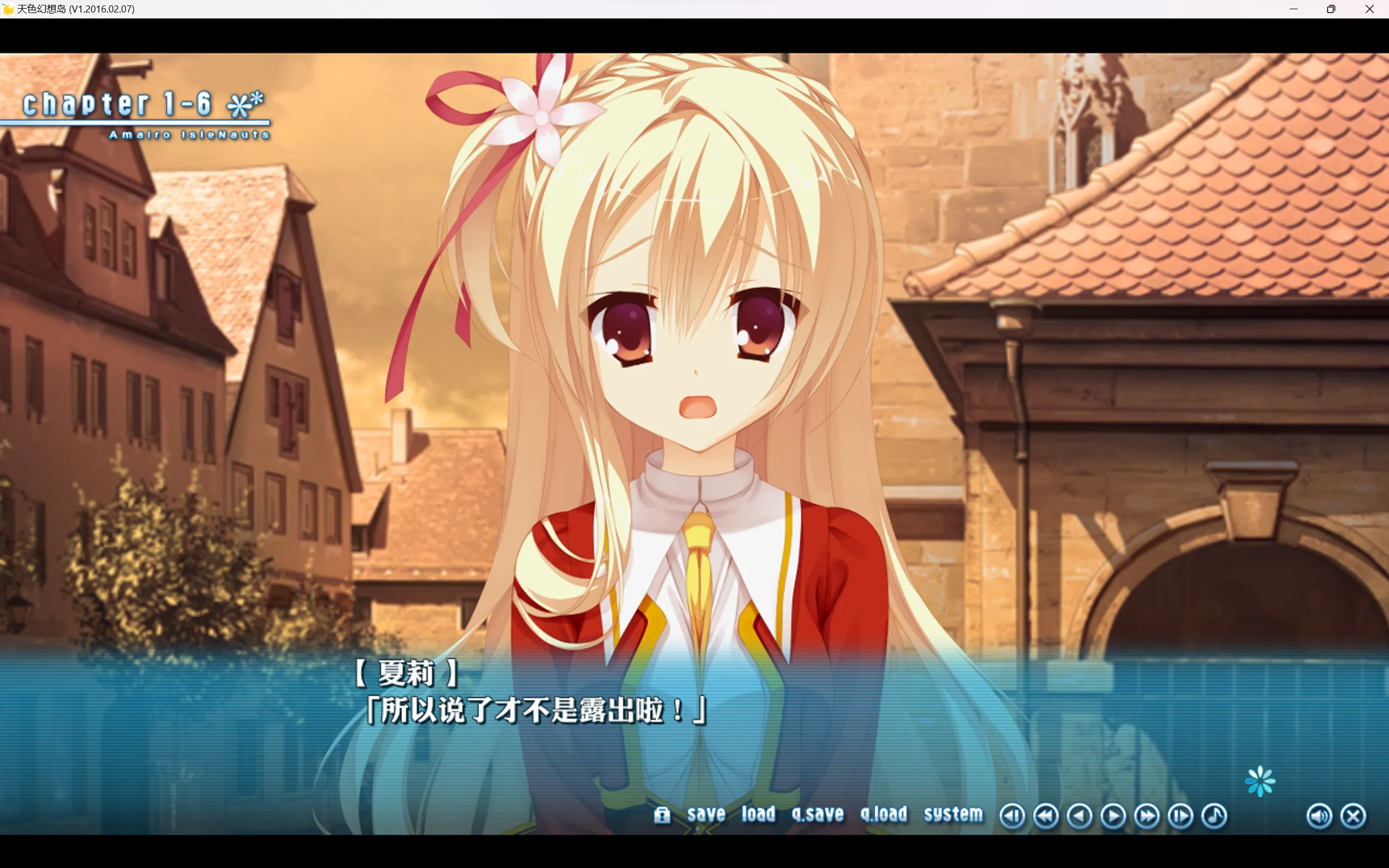Viewport: 1389px width, 868px height.
Task: Minimize the game window
Action: (x=1293, y=9)
